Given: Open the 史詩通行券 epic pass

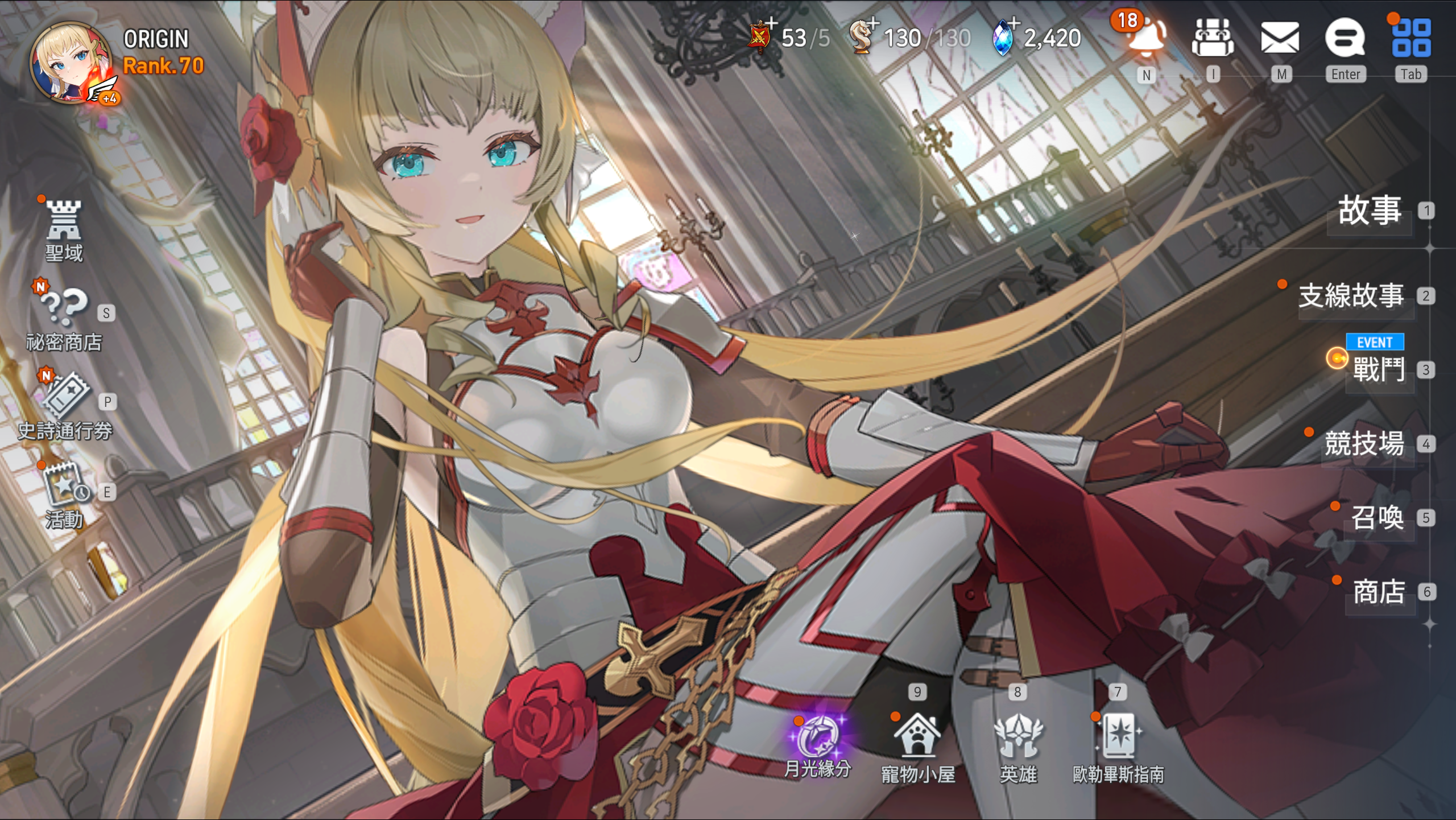Looking at the screenshot, I should (65, 407).
